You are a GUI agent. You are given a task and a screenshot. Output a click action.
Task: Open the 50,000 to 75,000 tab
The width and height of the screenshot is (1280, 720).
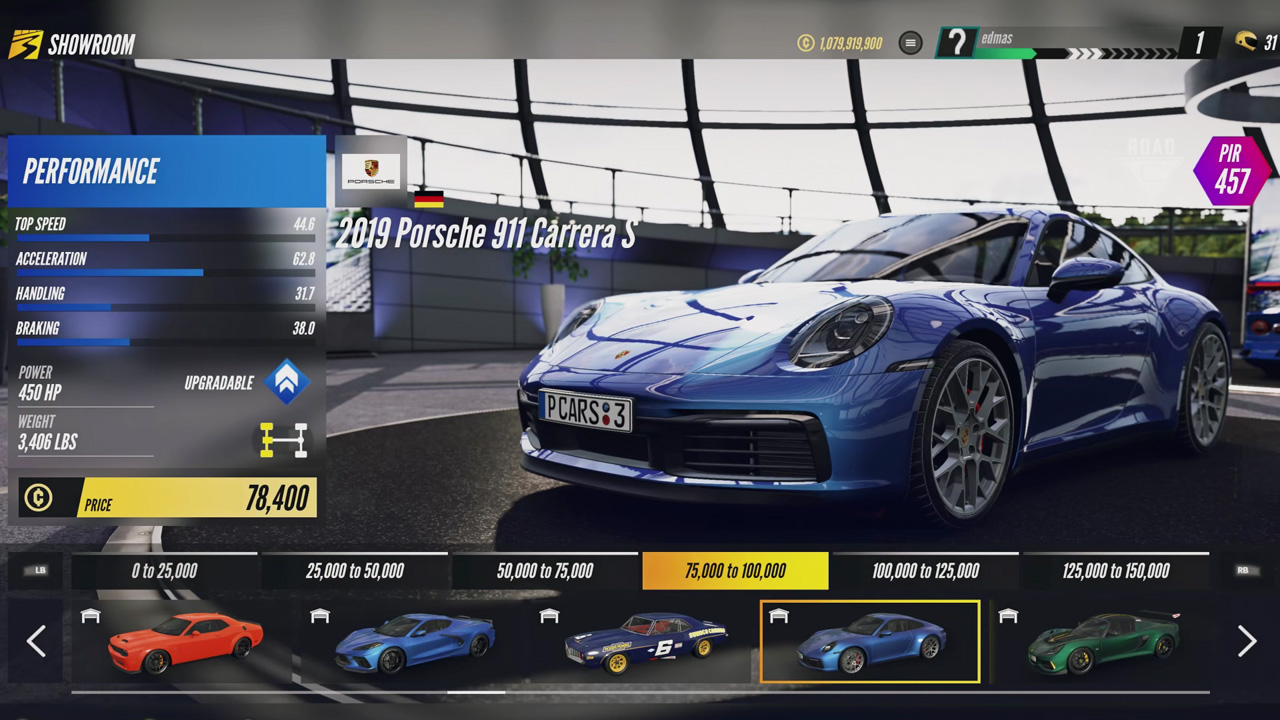pyautogui.click(x=545, y=571)
